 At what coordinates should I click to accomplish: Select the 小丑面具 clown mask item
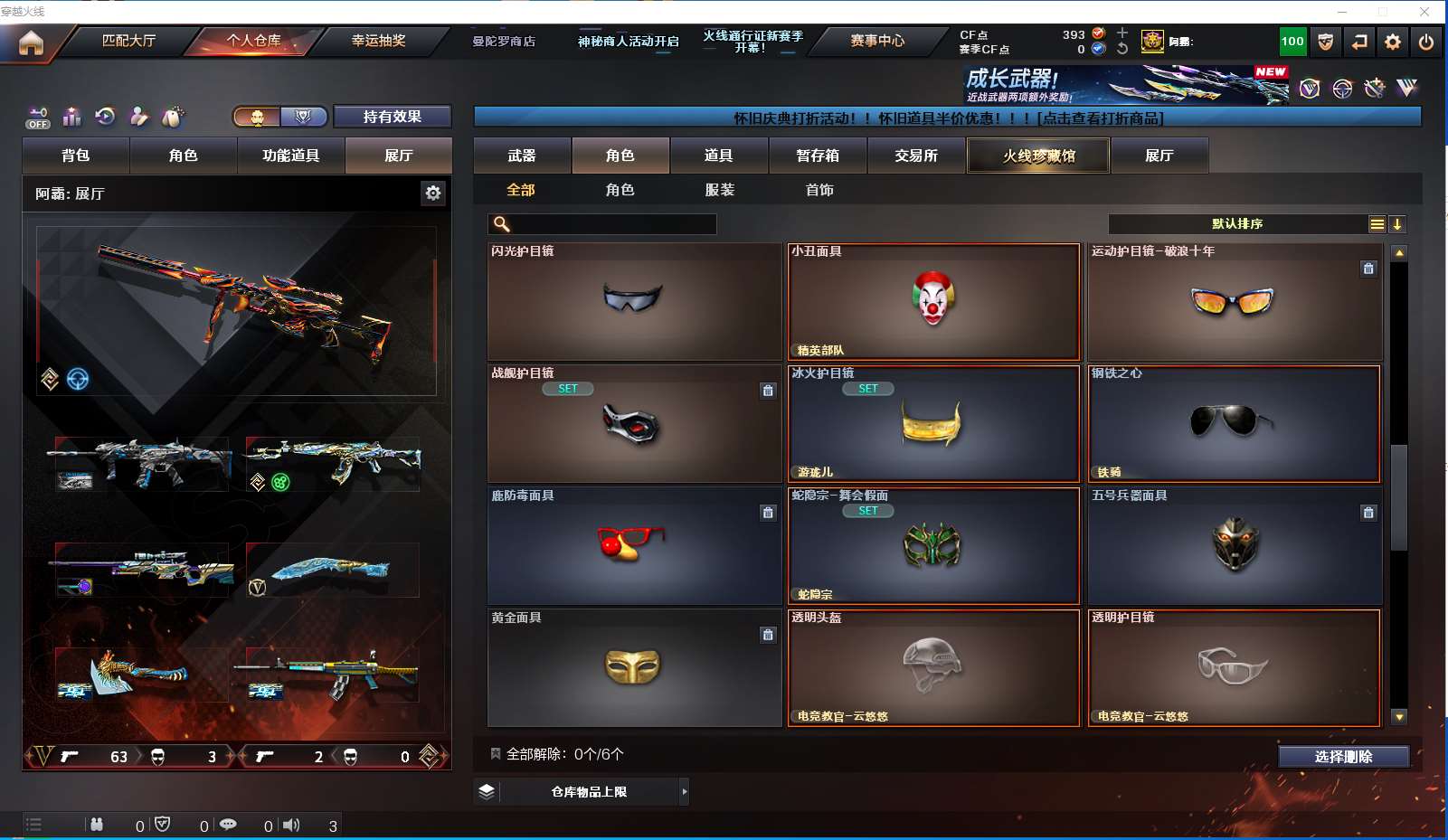pyautogui.click(x=933, y=301)
